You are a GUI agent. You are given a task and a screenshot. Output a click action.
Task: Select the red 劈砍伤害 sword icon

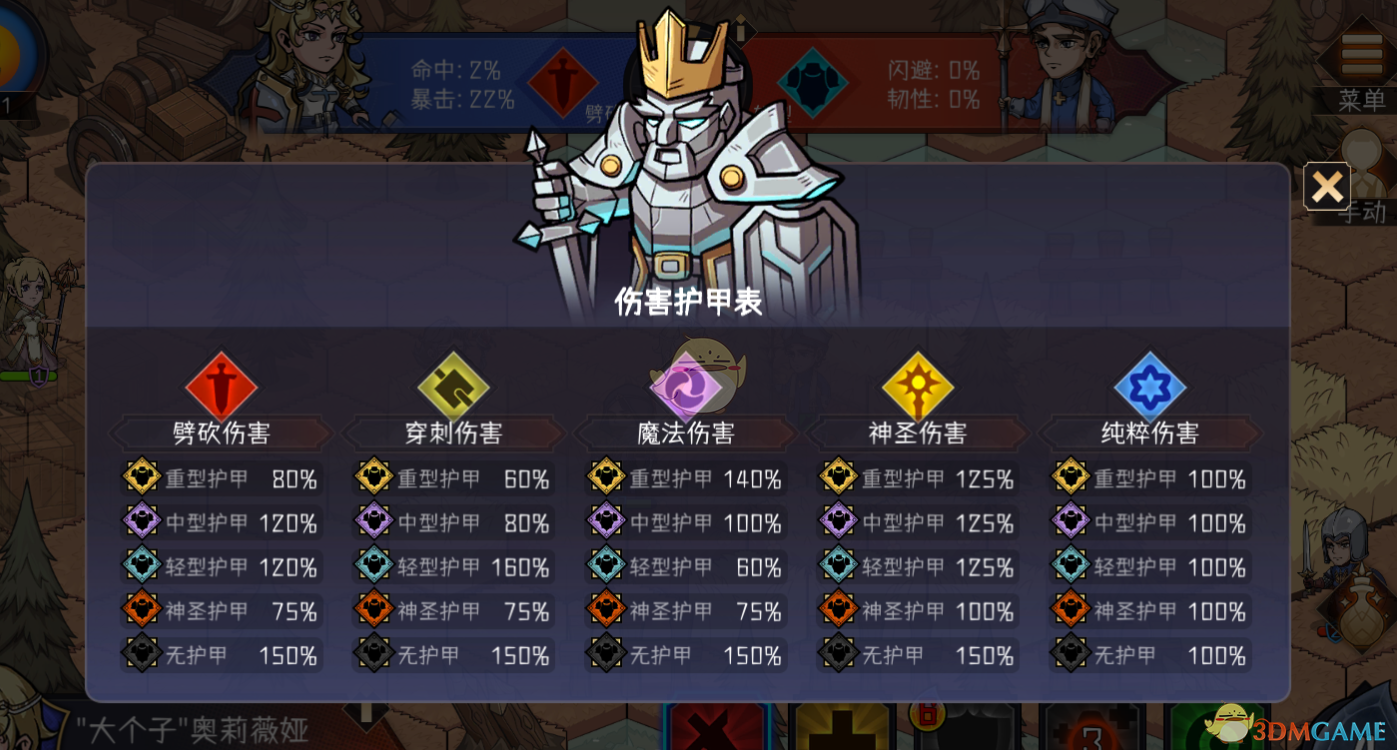222,385
